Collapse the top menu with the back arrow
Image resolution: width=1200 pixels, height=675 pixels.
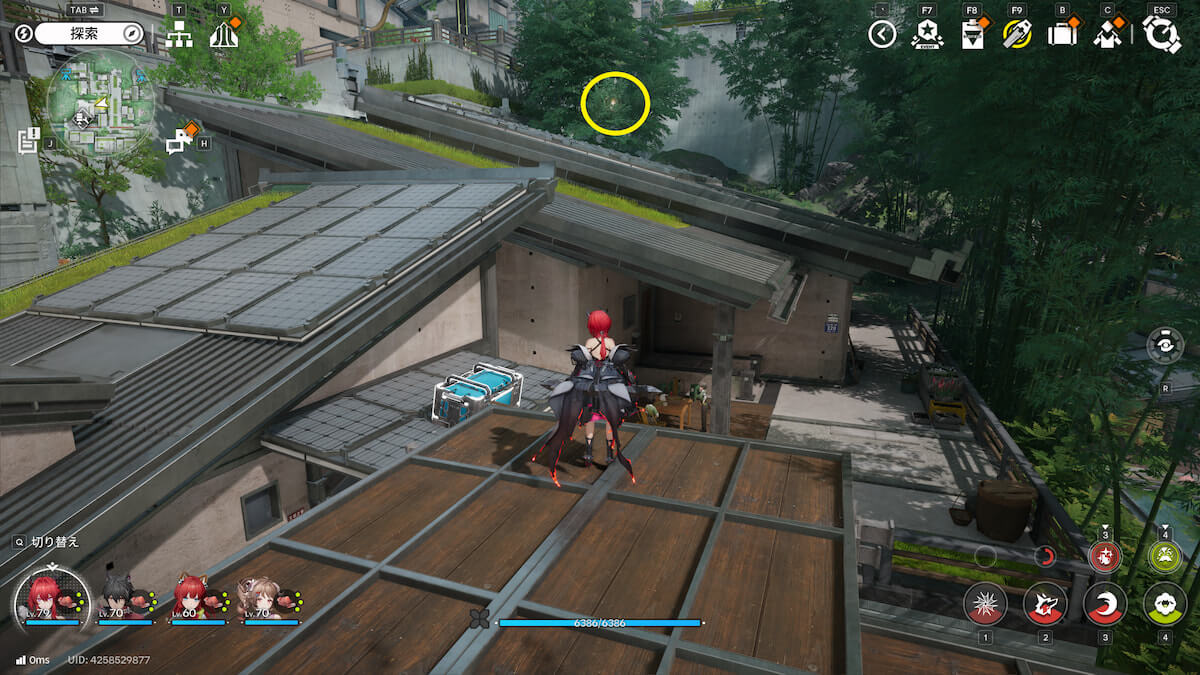[x=881, y=35]
